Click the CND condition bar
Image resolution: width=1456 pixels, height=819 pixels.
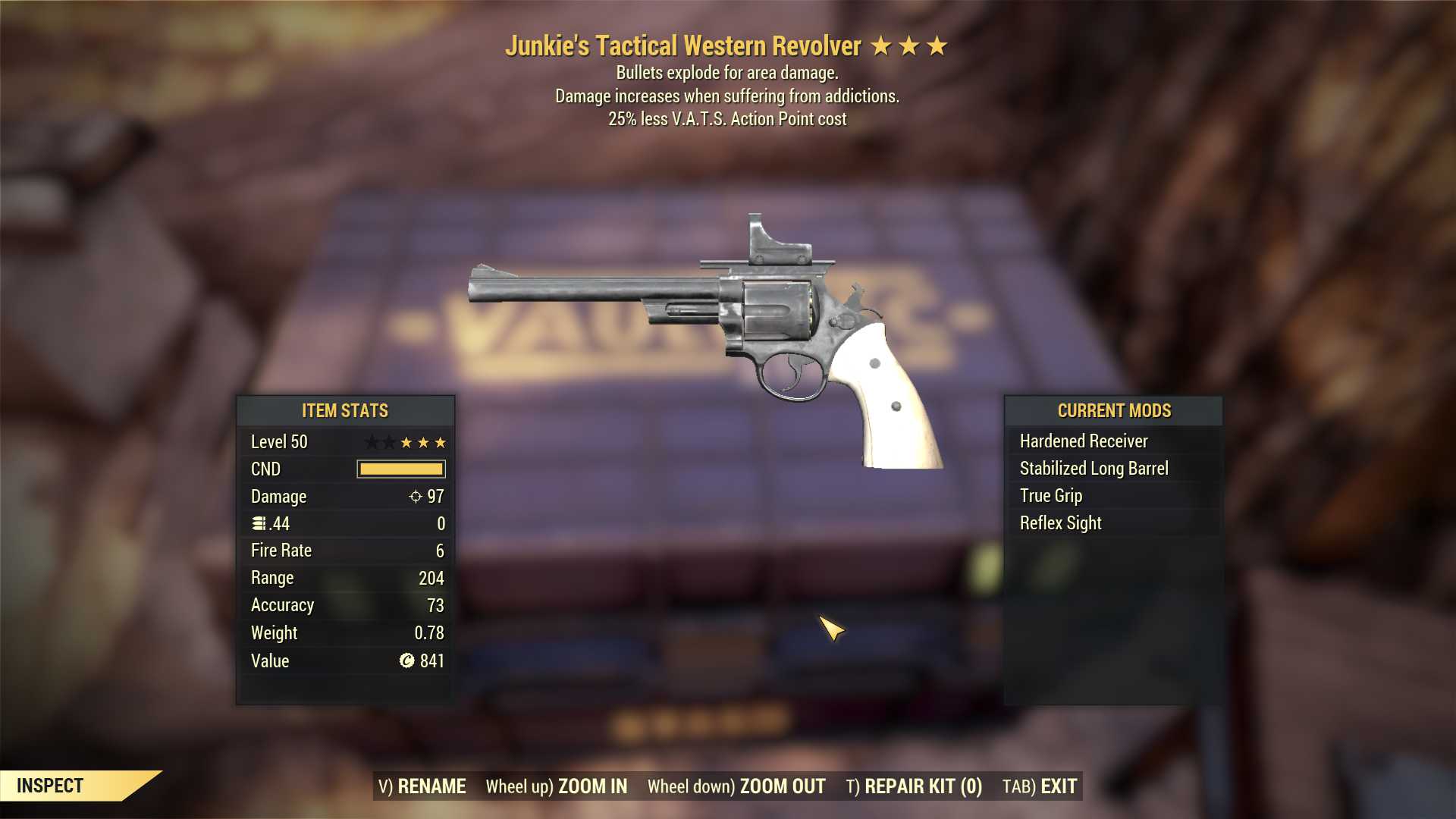pyautogui.click(x=402, y=469)
